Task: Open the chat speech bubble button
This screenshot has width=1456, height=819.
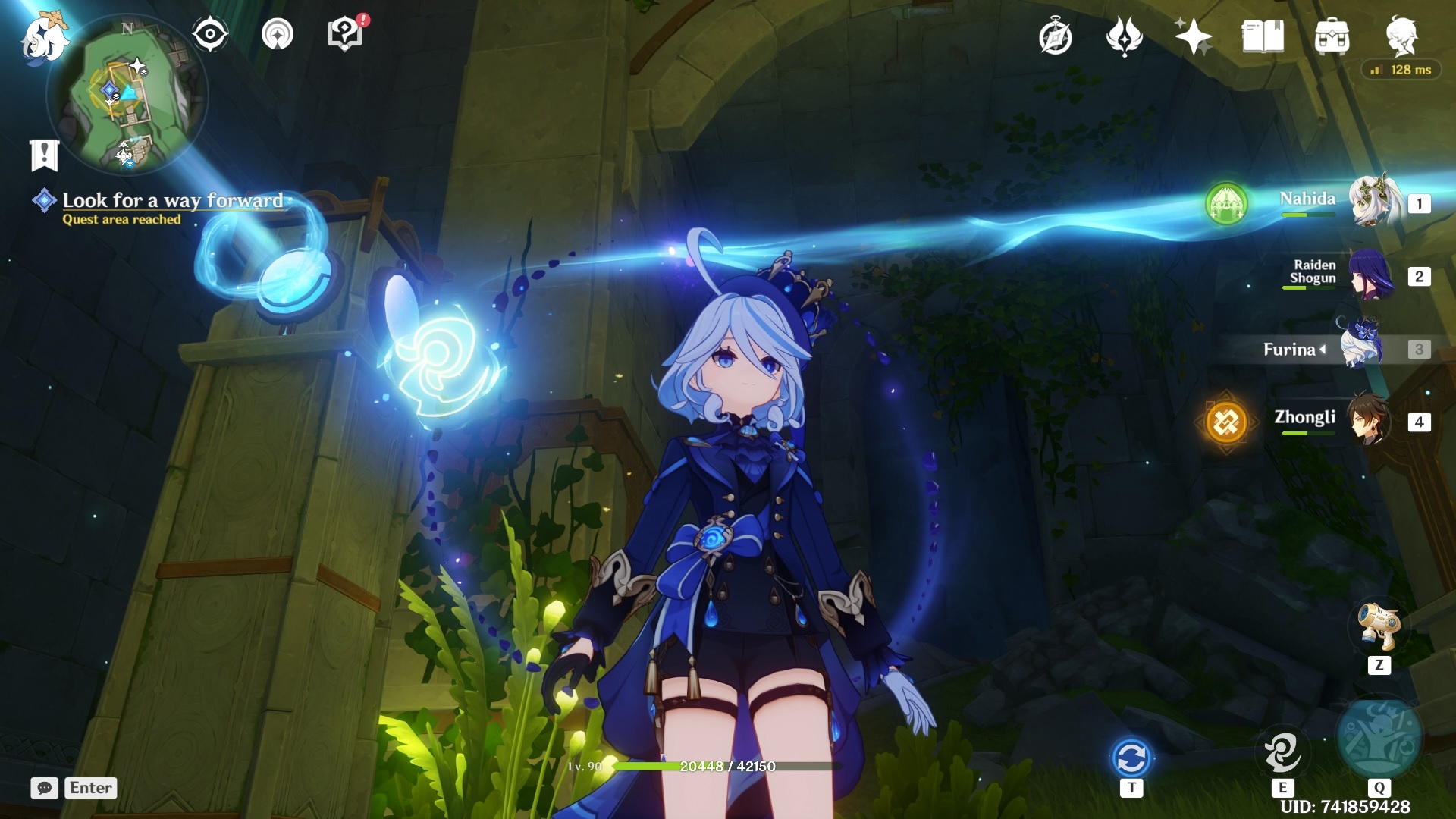Action: coord(45,788)
